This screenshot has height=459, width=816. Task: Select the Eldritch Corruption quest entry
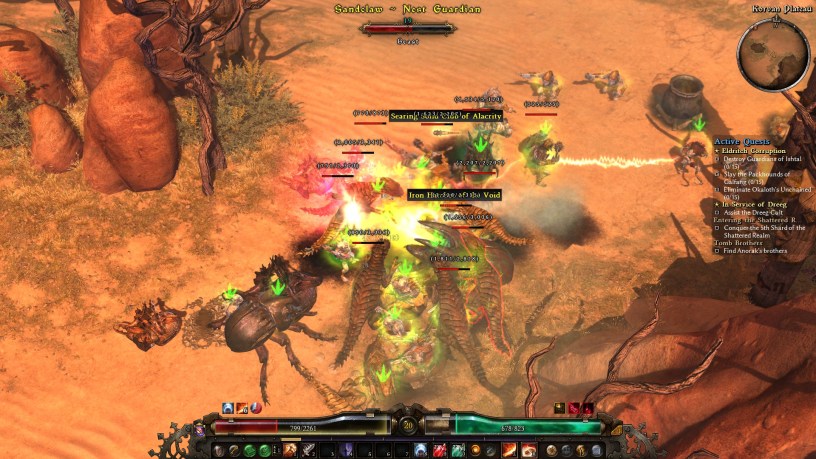pyautogui.click(x=753, y=150)
